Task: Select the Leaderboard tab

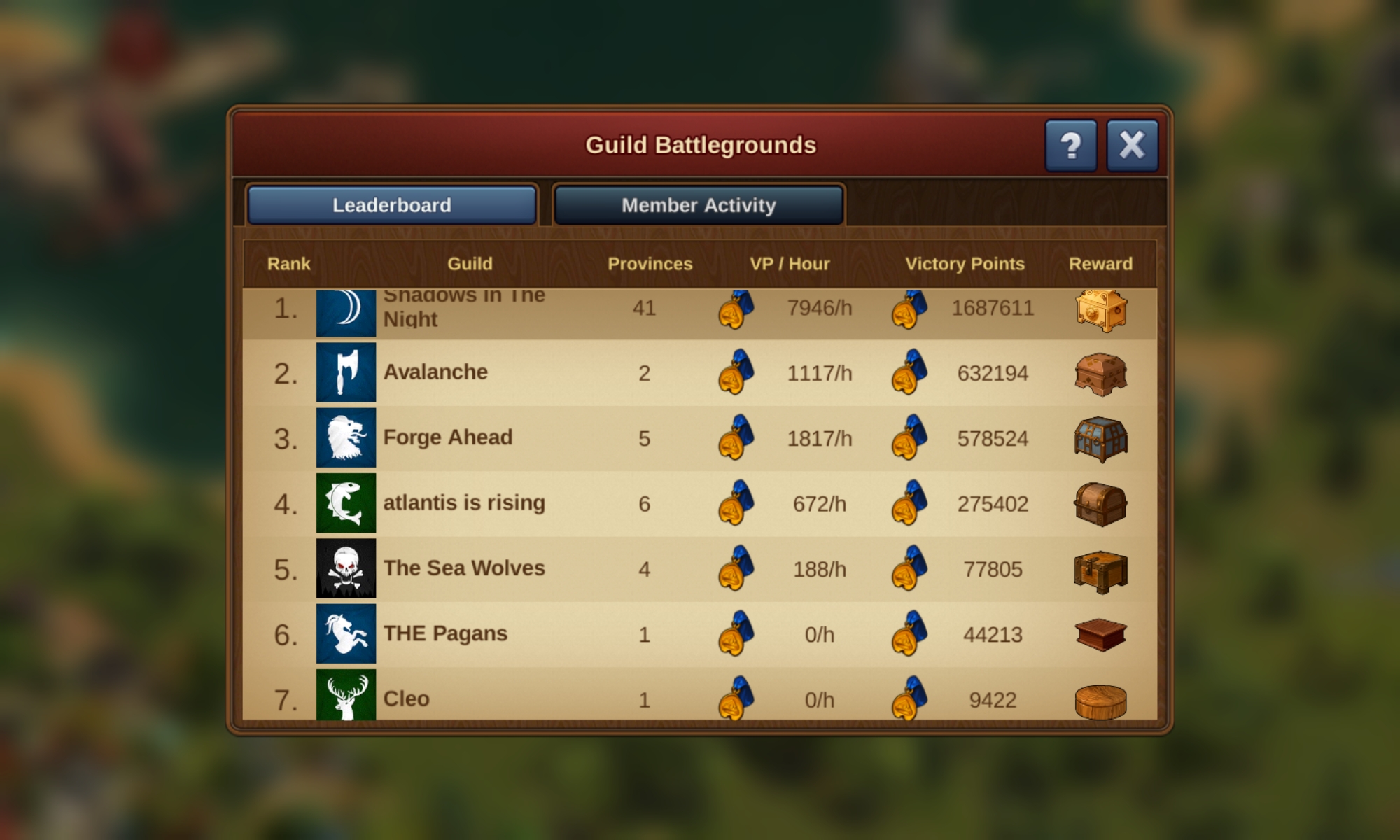Action: 392,205
